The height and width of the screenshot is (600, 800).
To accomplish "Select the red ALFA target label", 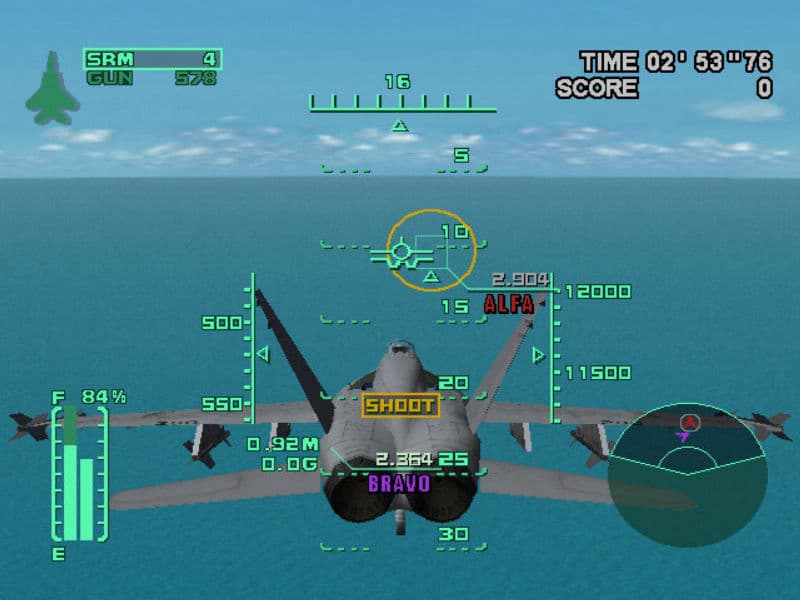I will coord(509,305).
